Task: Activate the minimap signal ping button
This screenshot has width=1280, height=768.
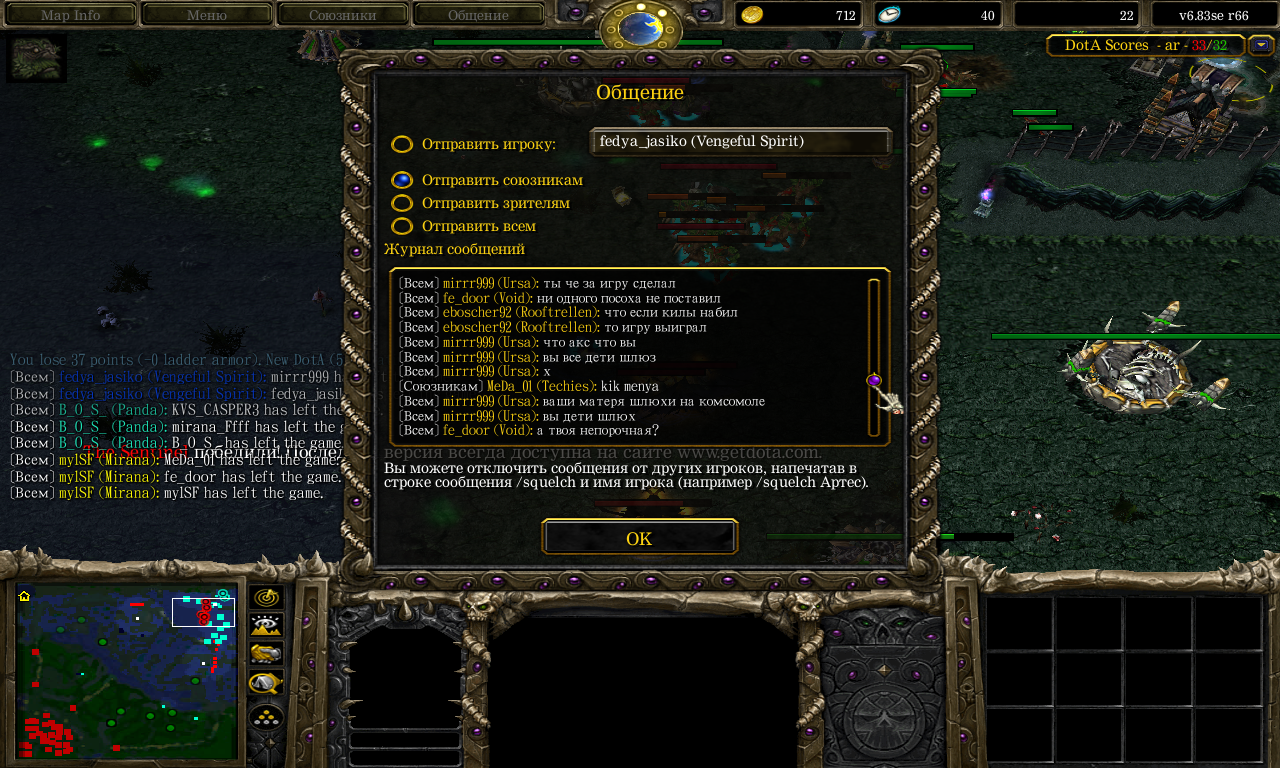Action: tap(266, 598)
